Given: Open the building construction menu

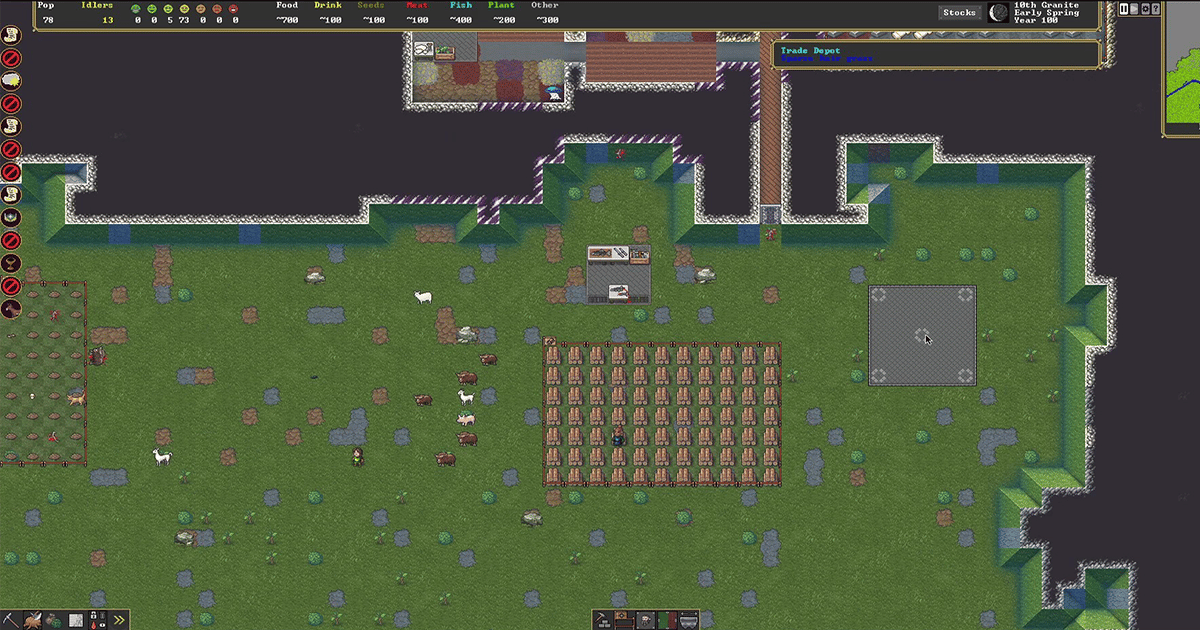Looking at the screenshot, I should 603,621.
